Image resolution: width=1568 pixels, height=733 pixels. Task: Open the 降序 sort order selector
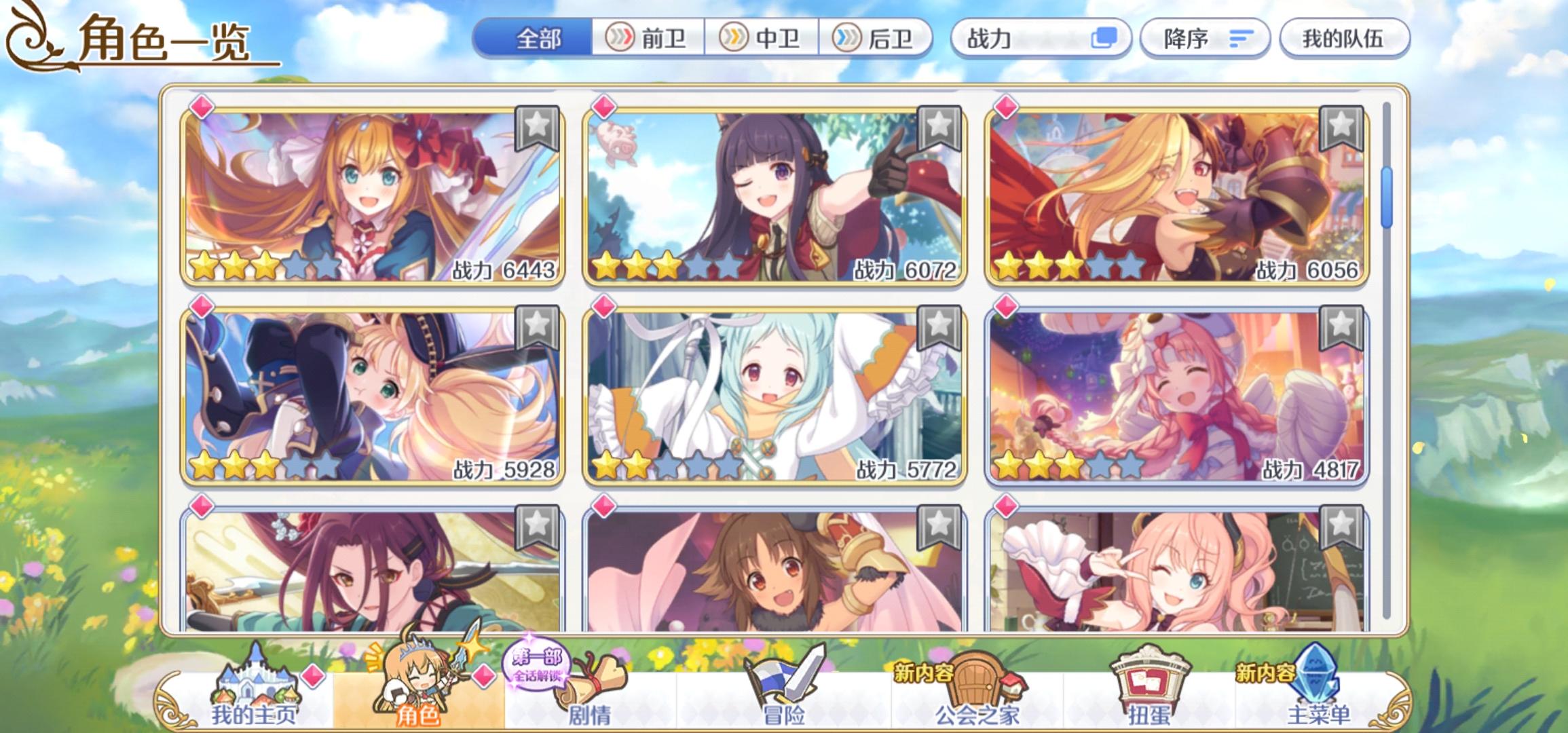1205,40
